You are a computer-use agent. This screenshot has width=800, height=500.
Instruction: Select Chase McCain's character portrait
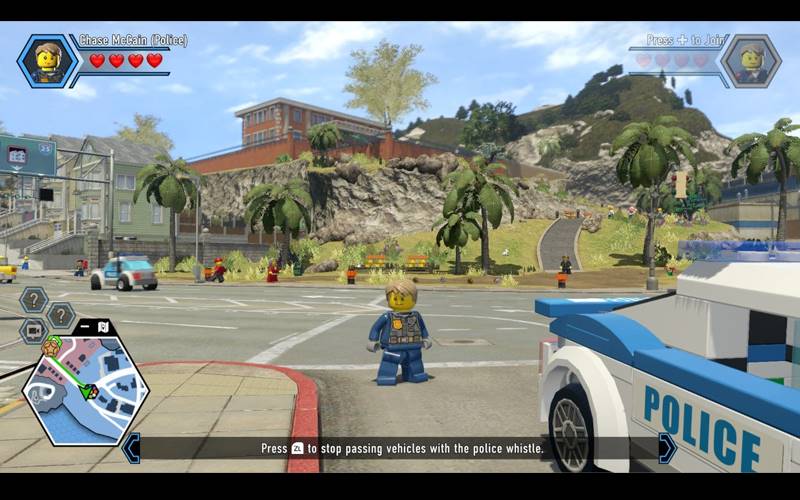point(47,61)
